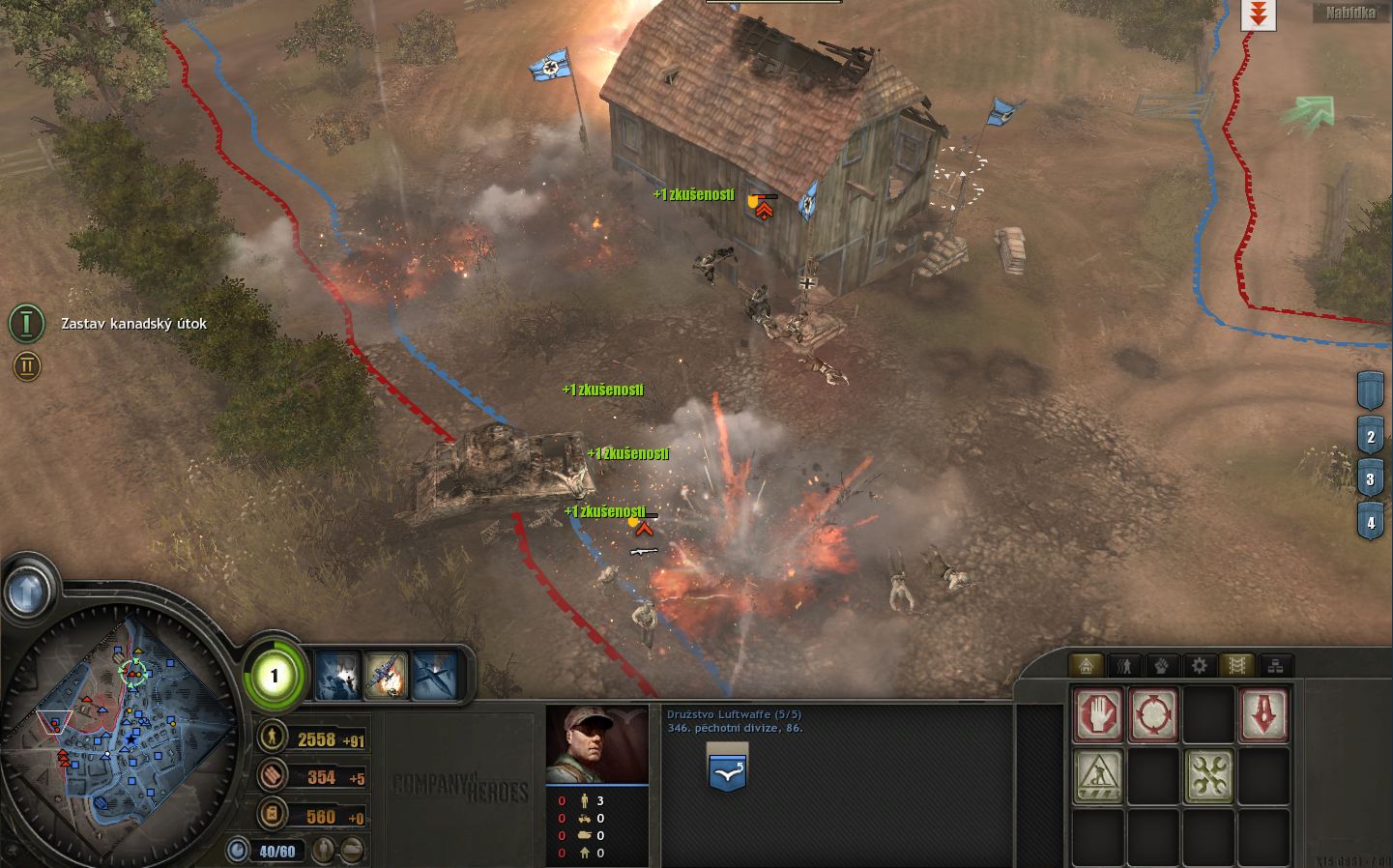Activate the blue aircraft commander ability
This screenshot has width=1393, height=868.
click(435, 674)
